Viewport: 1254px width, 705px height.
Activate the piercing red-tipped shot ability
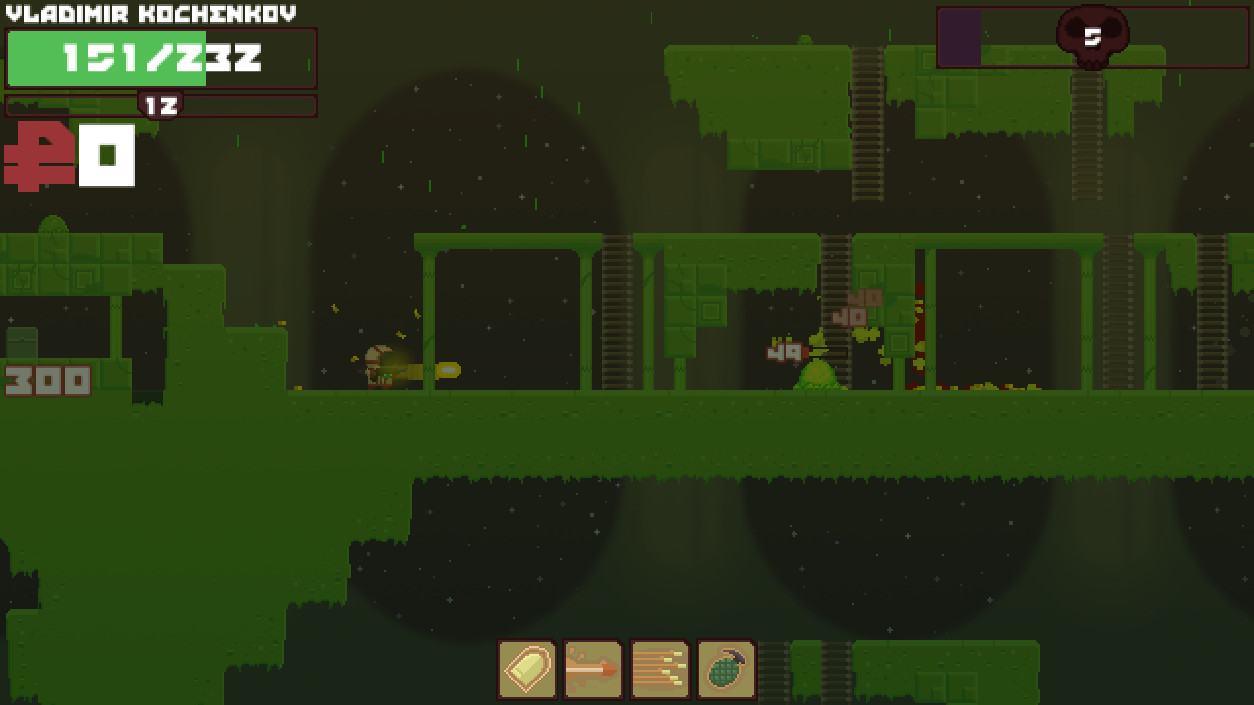pyautogui.click(x=593, y=669)
